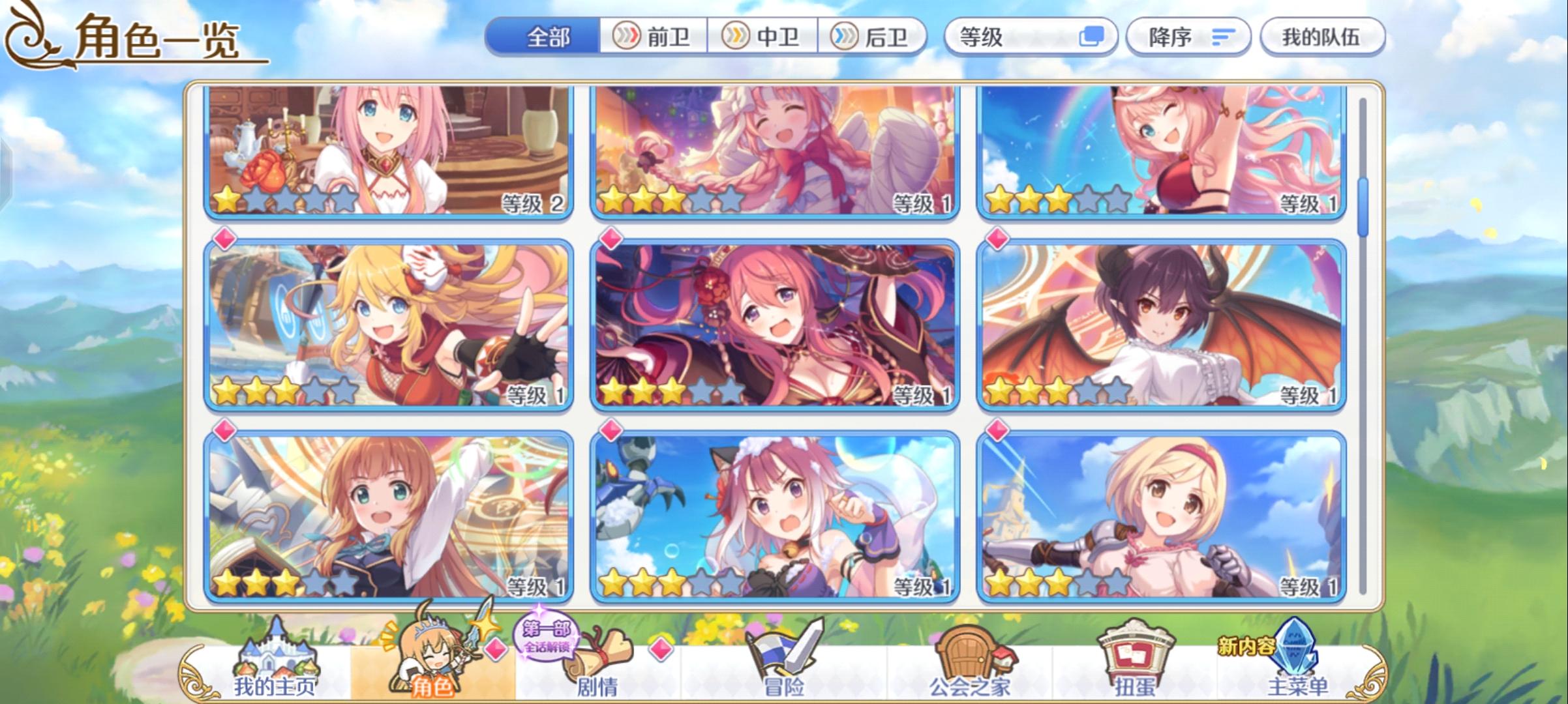Open the 等级 sorting dropdown
Image resolution: width=1568 pixels, height=704 pixels.
(x=998, y=37)
